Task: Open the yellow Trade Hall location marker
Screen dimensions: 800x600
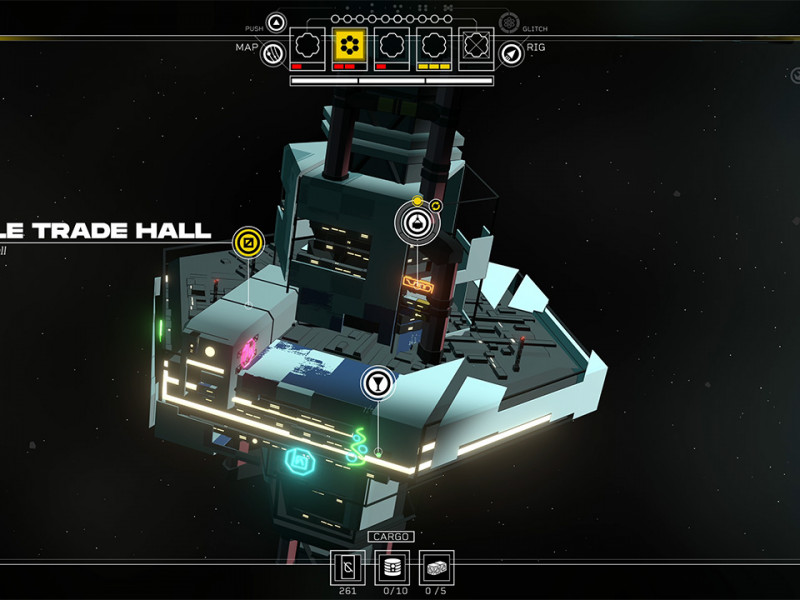Action: click(248, 241)
